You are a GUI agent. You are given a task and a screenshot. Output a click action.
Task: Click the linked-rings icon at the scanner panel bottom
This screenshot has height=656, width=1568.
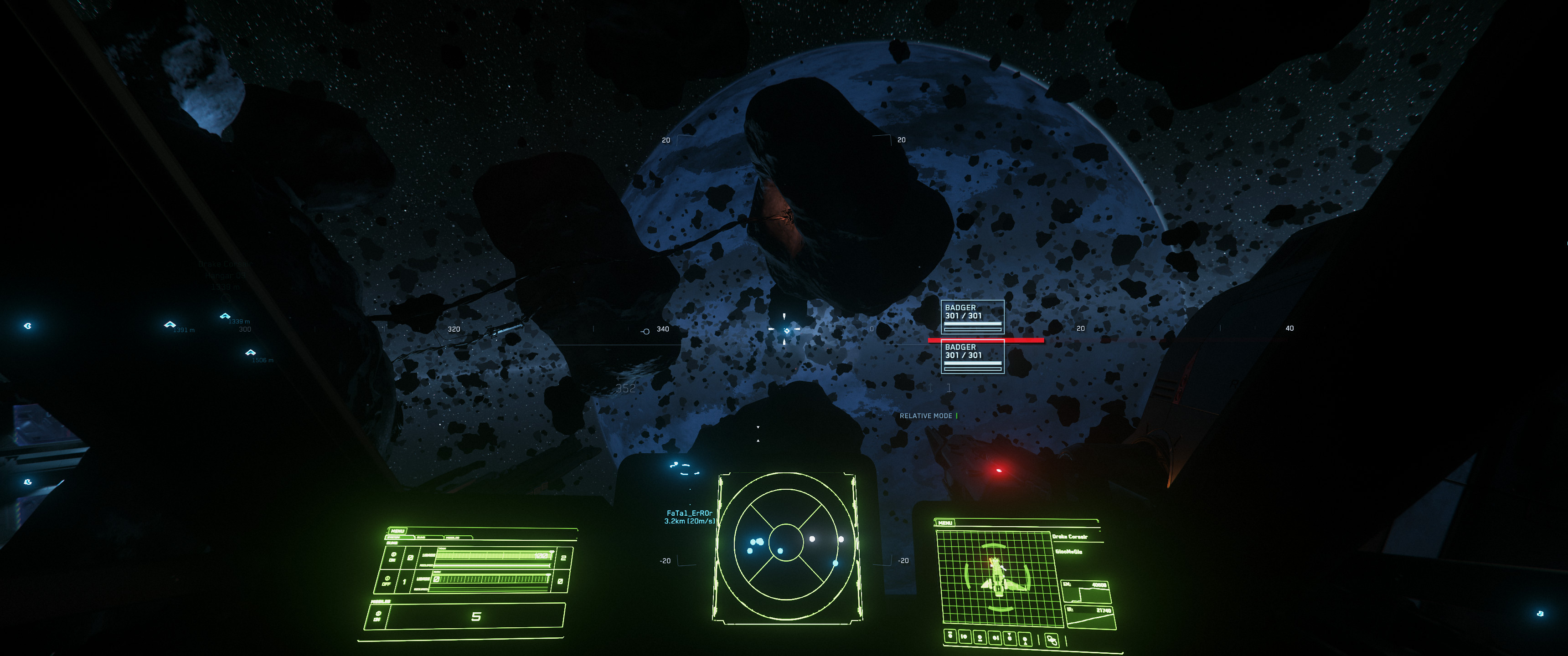1052,640
